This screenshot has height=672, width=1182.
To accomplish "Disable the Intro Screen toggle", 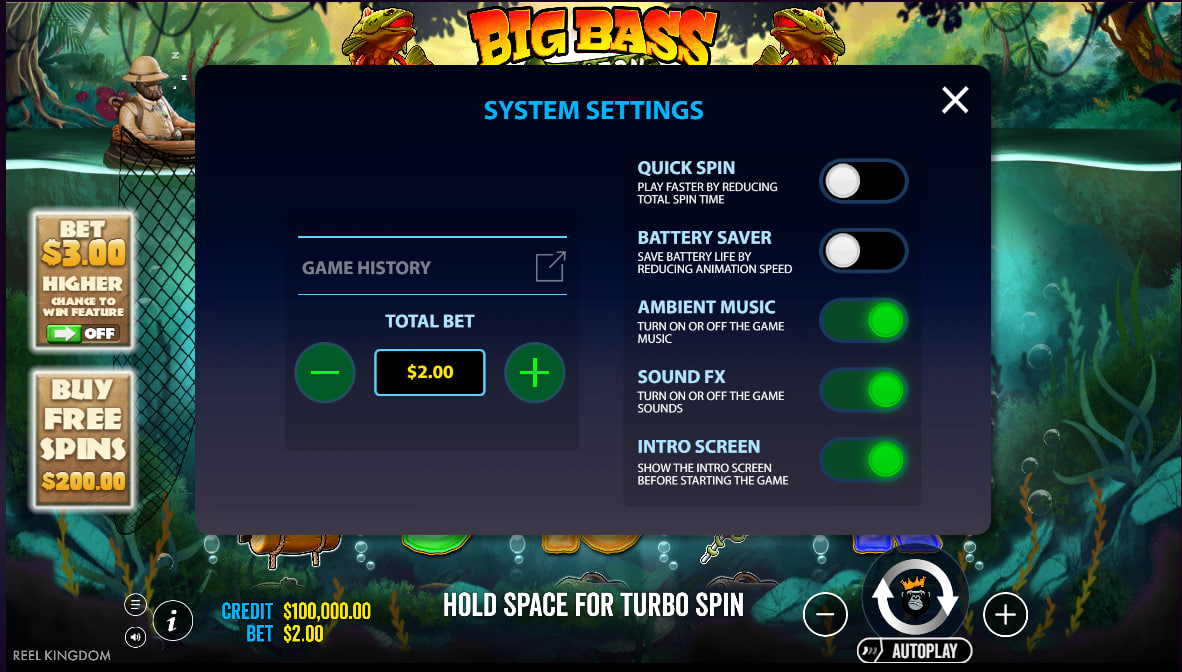I will point(863,460).
